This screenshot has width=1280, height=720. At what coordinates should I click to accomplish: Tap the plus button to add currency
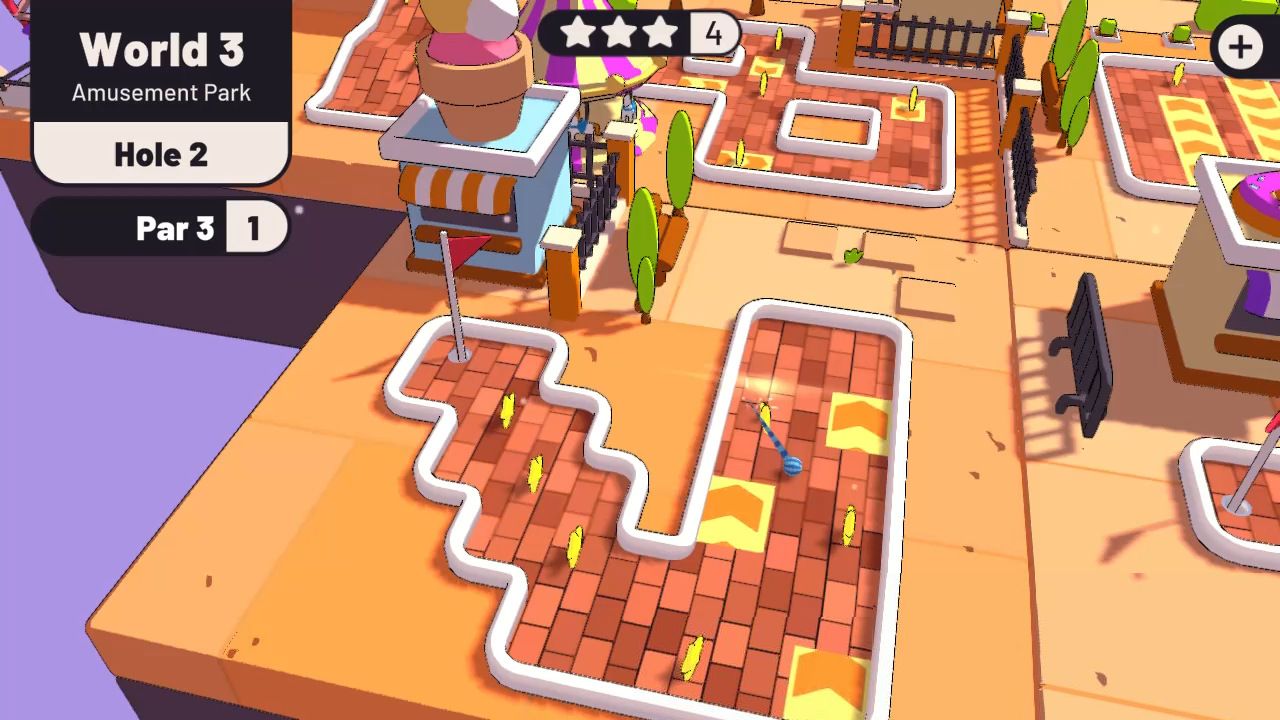coord(1239,45)
